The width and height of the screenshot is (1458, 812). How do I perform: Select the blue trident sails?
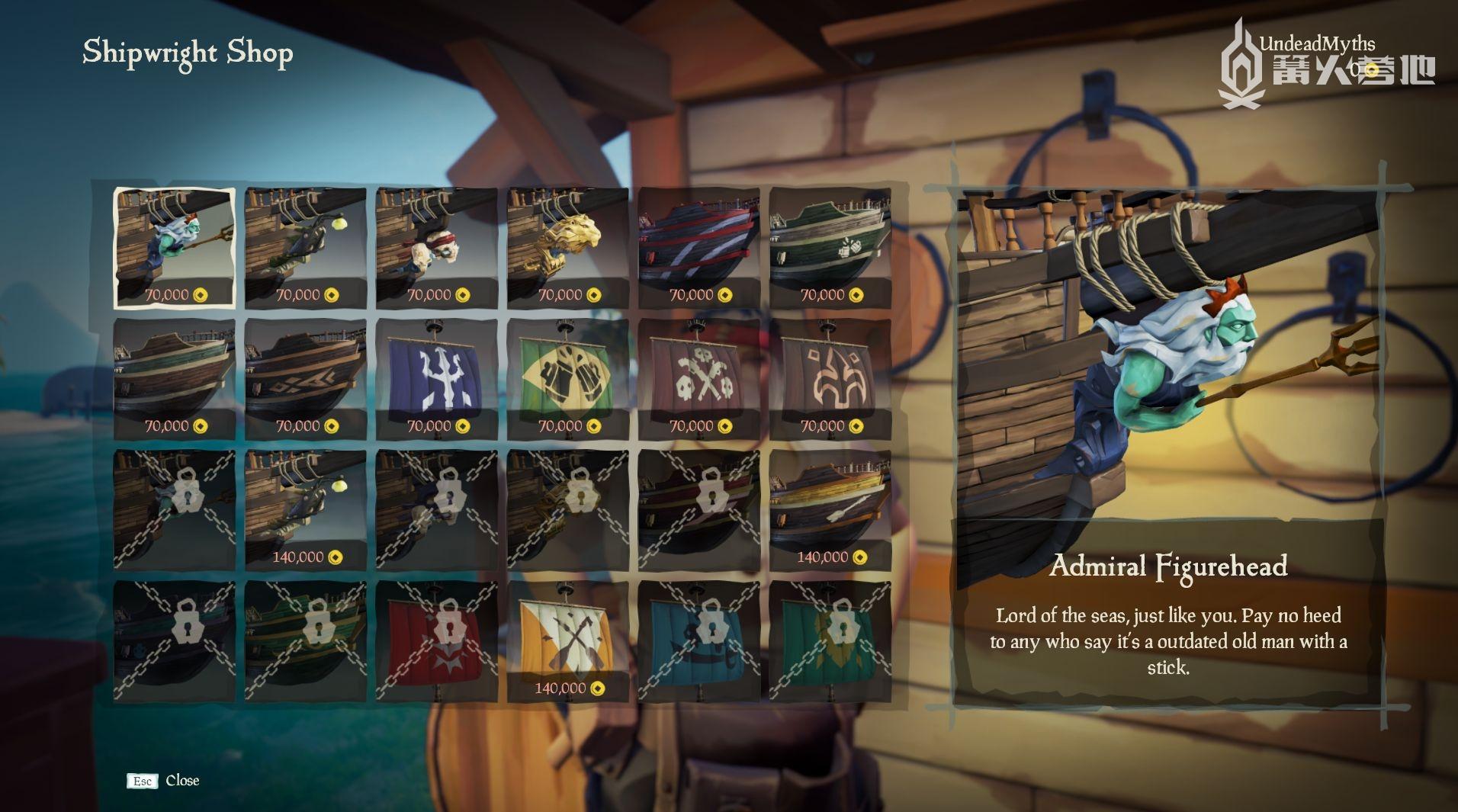(436, 374)
